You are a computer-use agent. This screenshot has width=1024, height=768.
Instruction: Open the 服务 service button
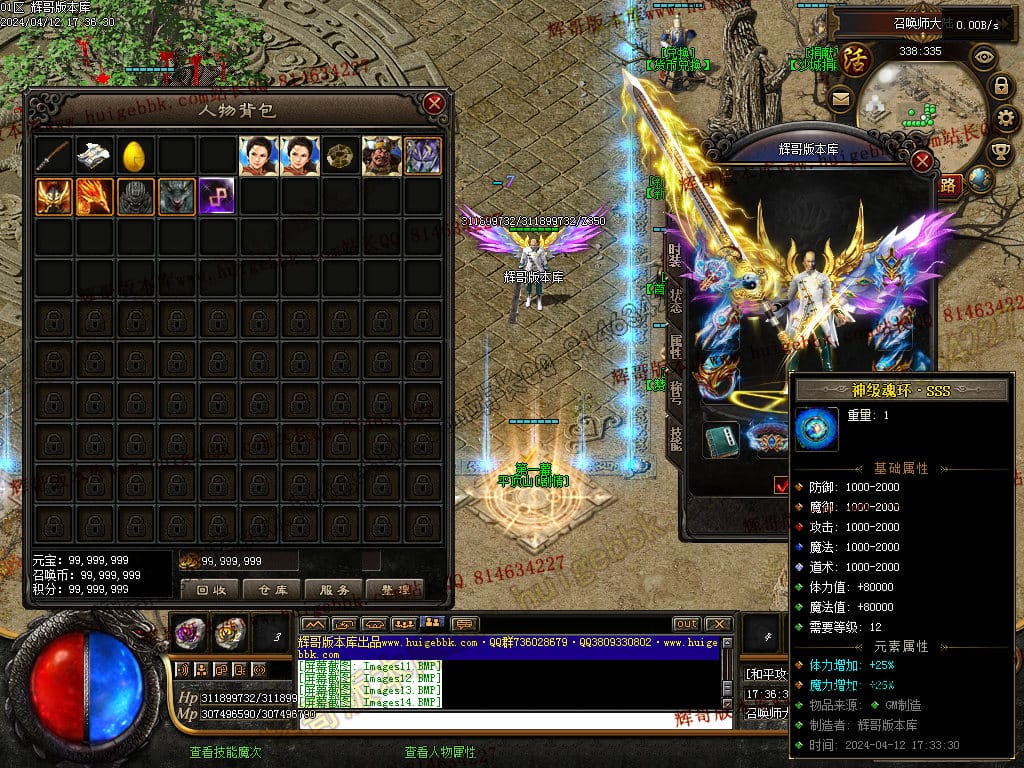coord(334,590)
